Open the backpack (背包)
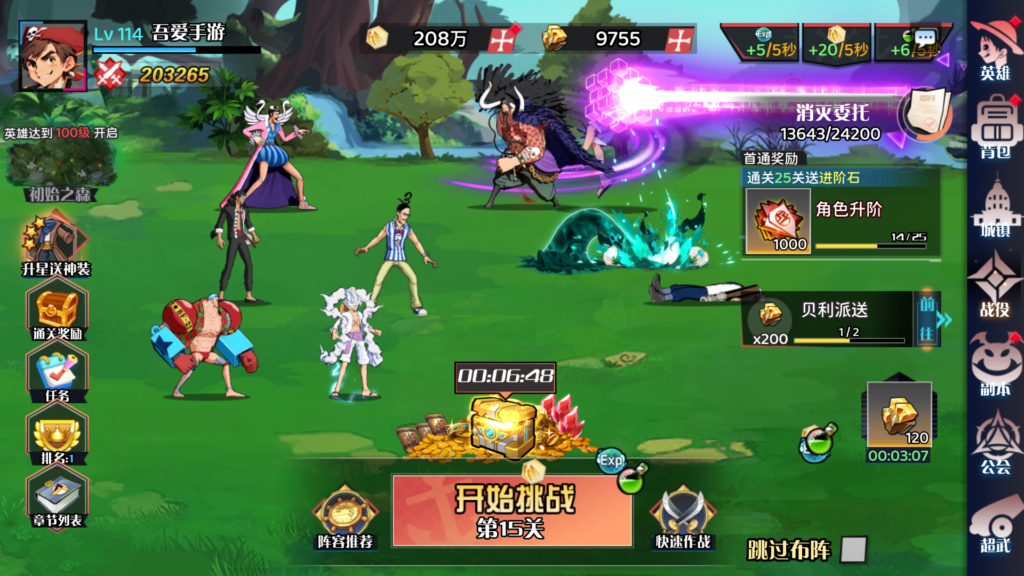This screenshot has height=576, width=1024. click(x=995, y=126)
